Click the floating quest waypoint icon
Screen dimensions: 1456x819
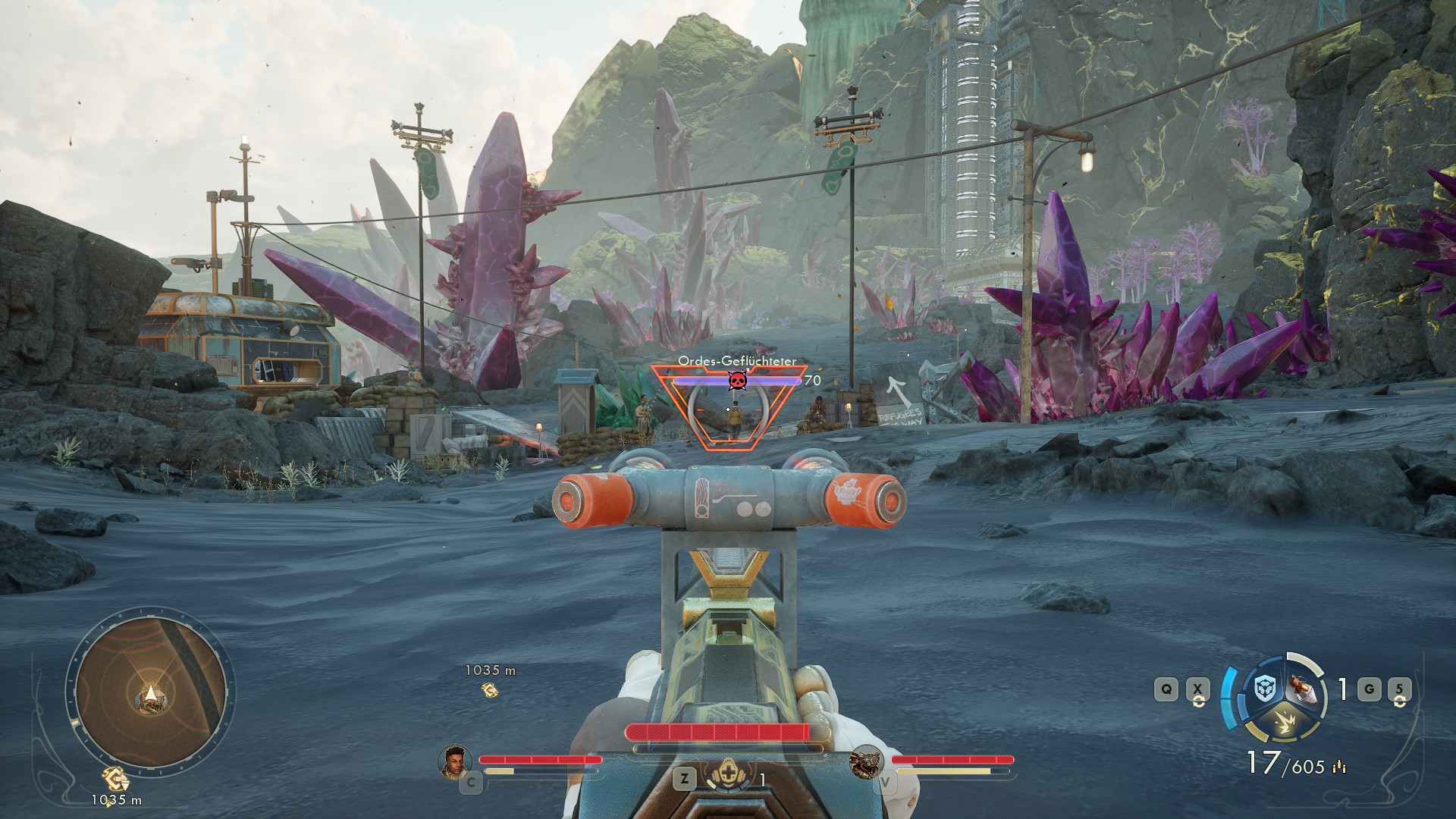coord(490,689)
